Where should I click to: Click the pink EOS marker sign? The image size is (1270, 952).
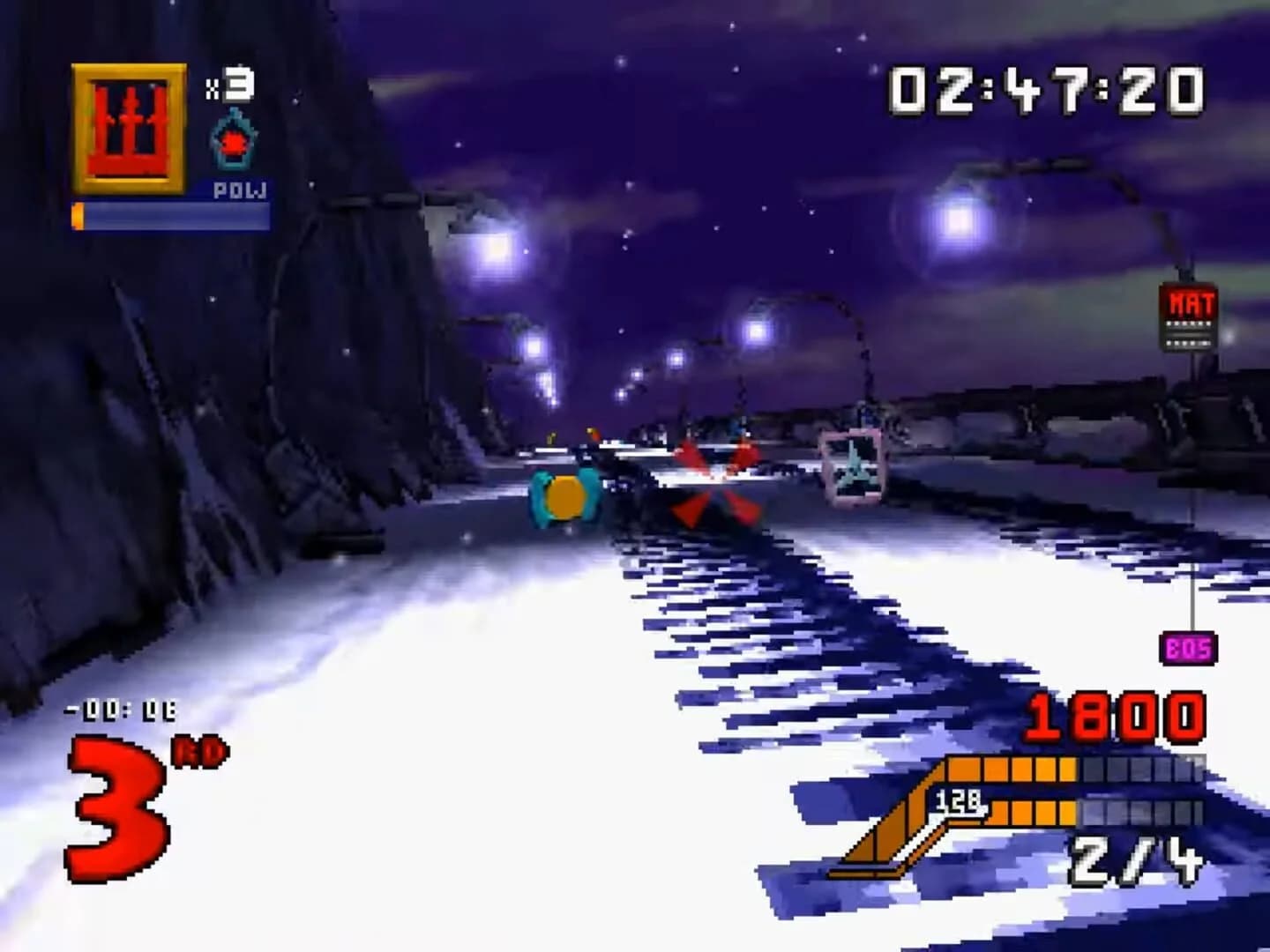coord(1186,650)
